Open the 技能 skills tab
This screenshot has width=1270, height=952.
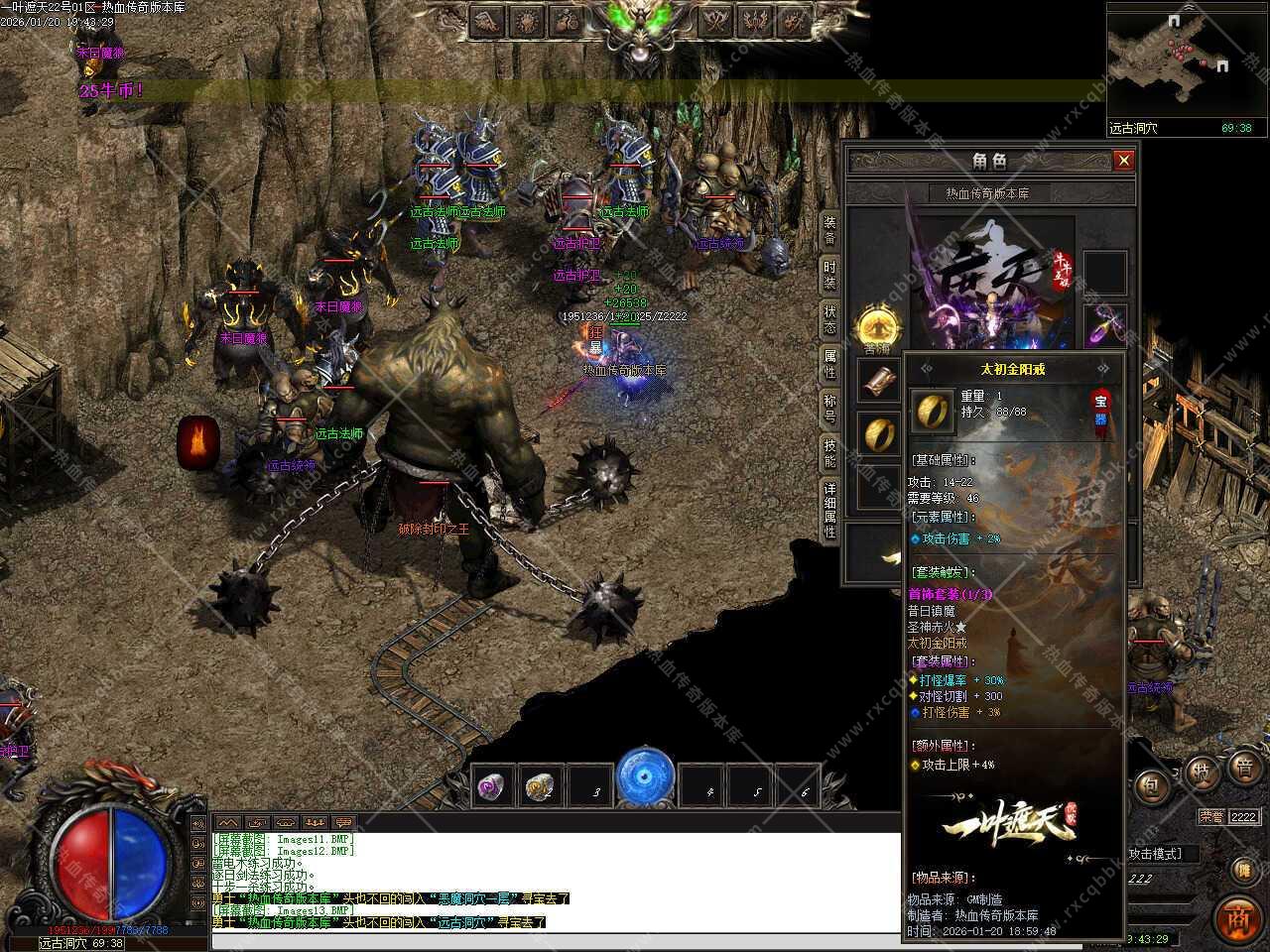829,452
